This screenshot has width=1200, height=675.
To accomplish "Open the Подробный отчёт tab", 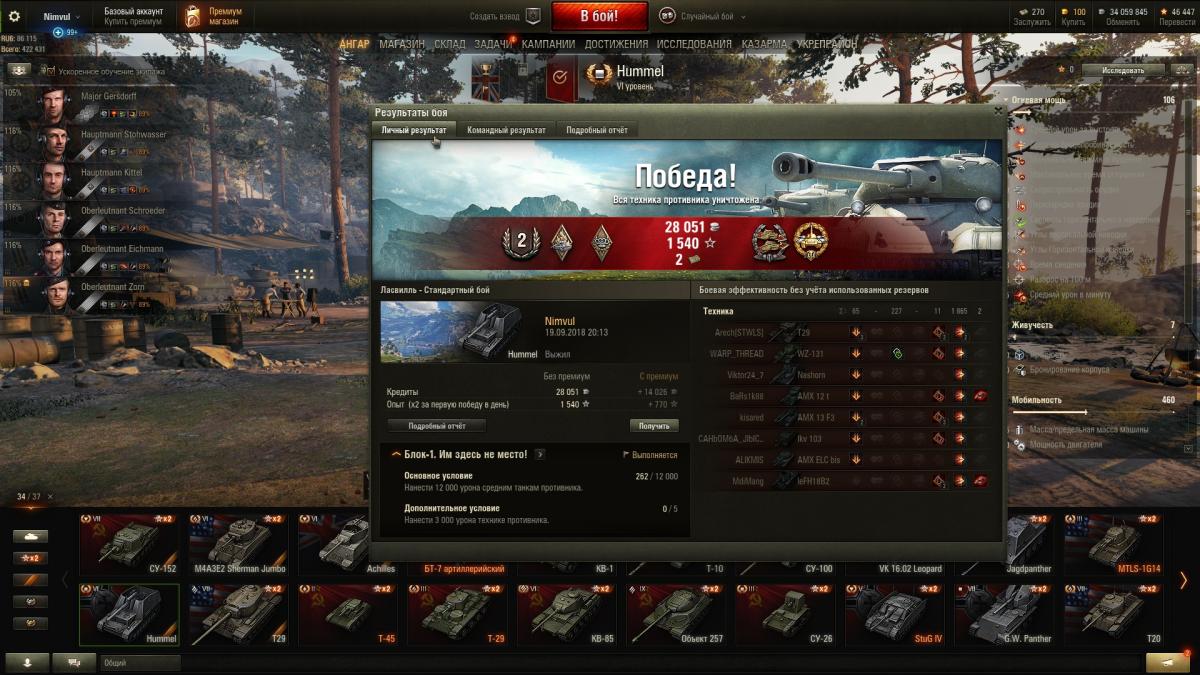I will click(x=597, y=130).
